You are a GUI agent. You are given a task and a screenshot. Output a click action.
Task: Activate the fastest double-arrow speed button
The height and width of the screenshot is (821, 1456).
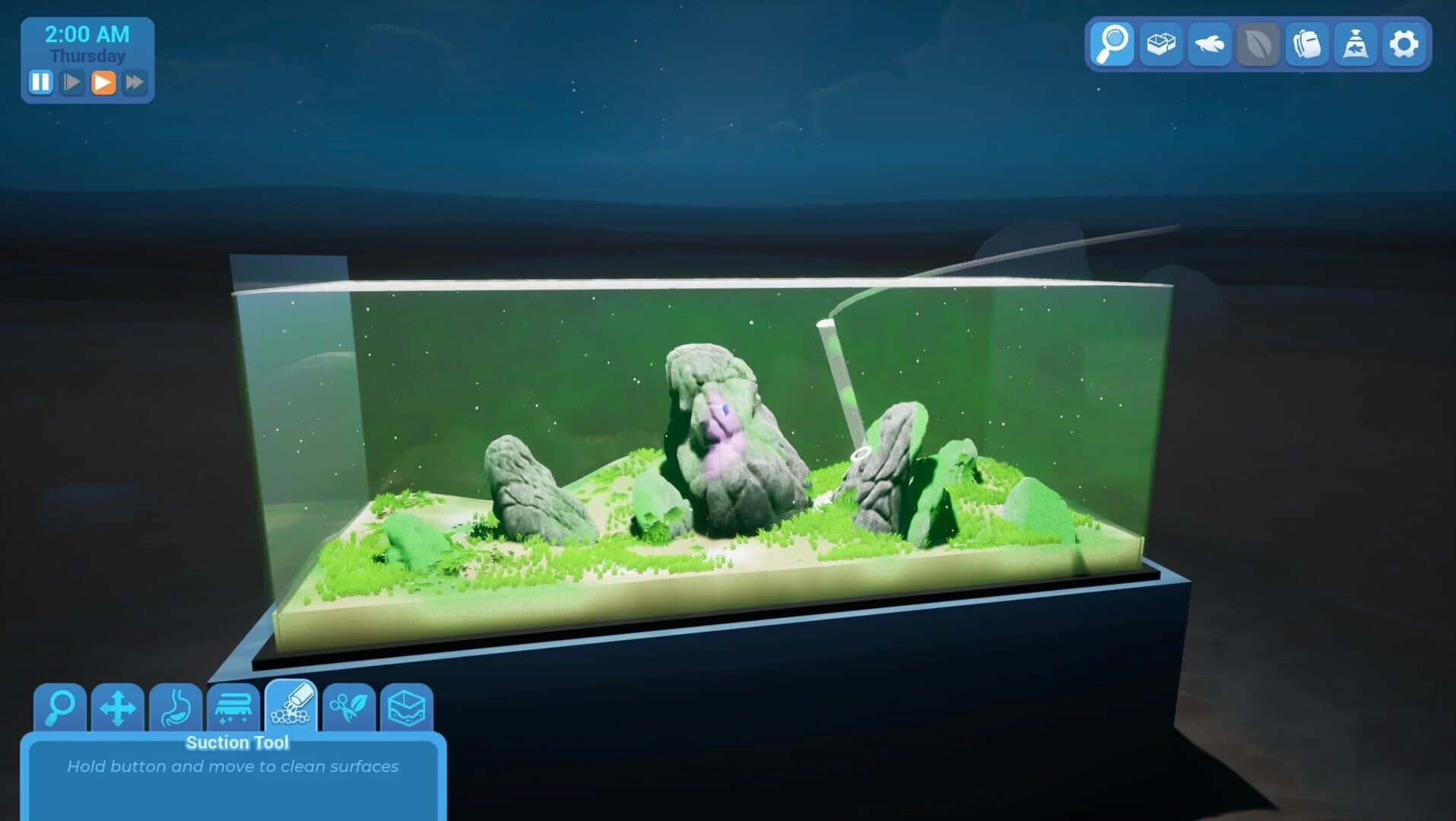pos(135,84)
